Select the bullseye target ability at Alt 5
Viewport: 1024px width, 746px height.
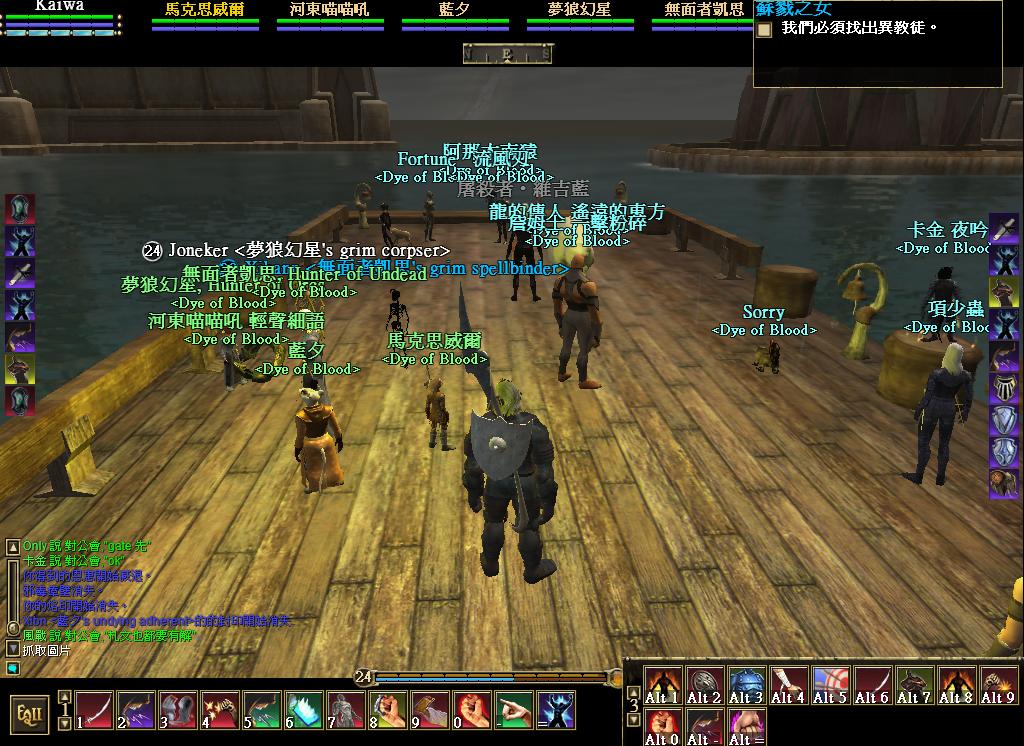[x=830, y=685]
